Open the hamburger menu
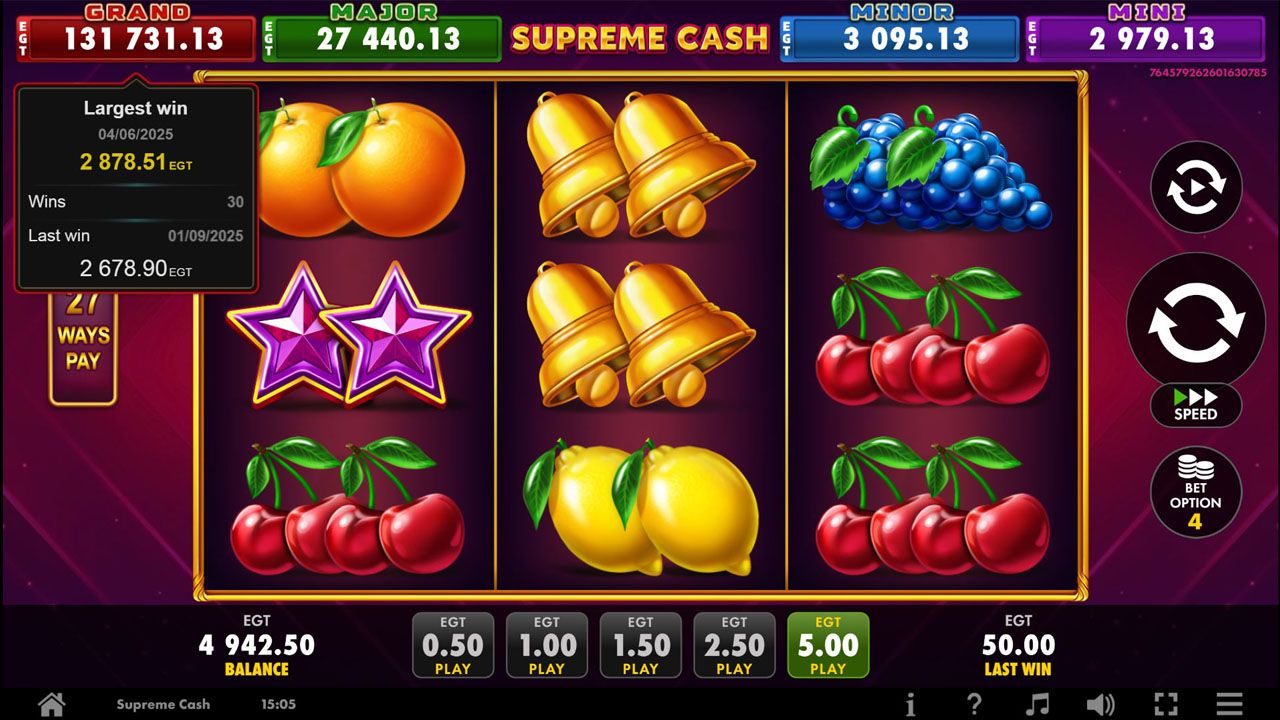This screenshot has height=720, width=1280. click(1229, 704)
